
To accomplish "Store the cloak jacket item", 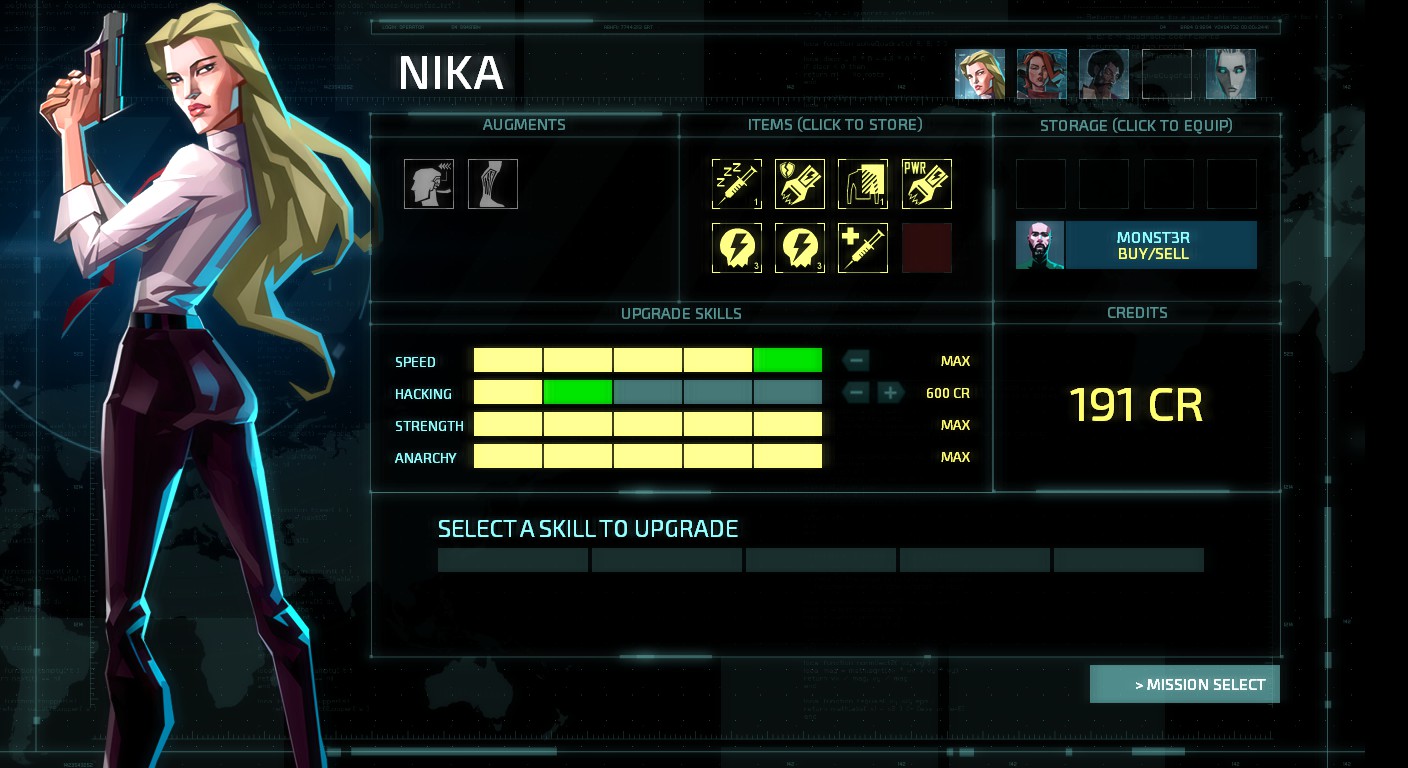I will (863, 184).
